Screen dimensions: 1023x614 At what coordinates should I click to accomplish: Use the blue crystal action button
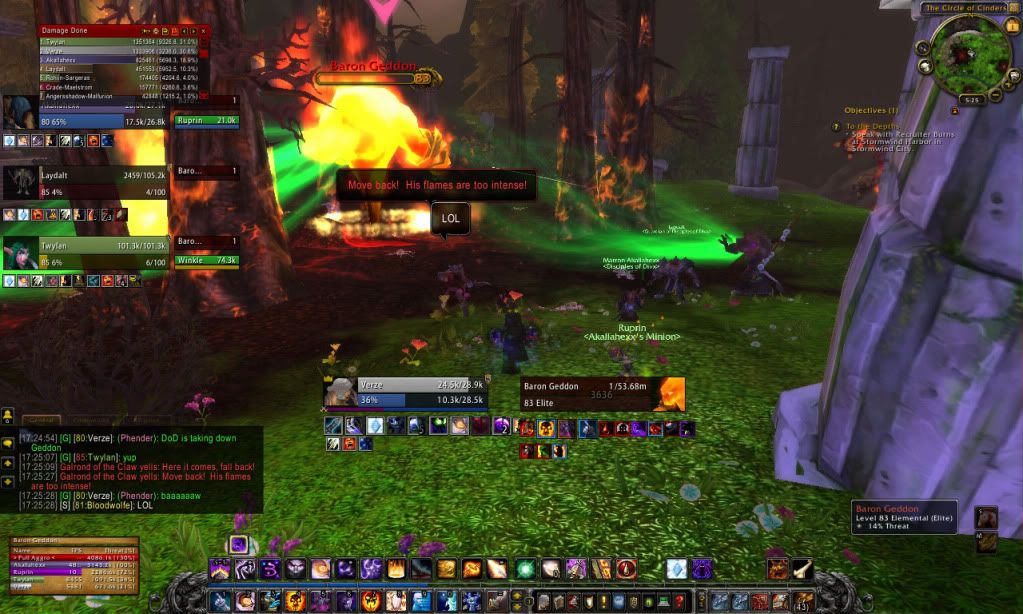tap(677, 569)
